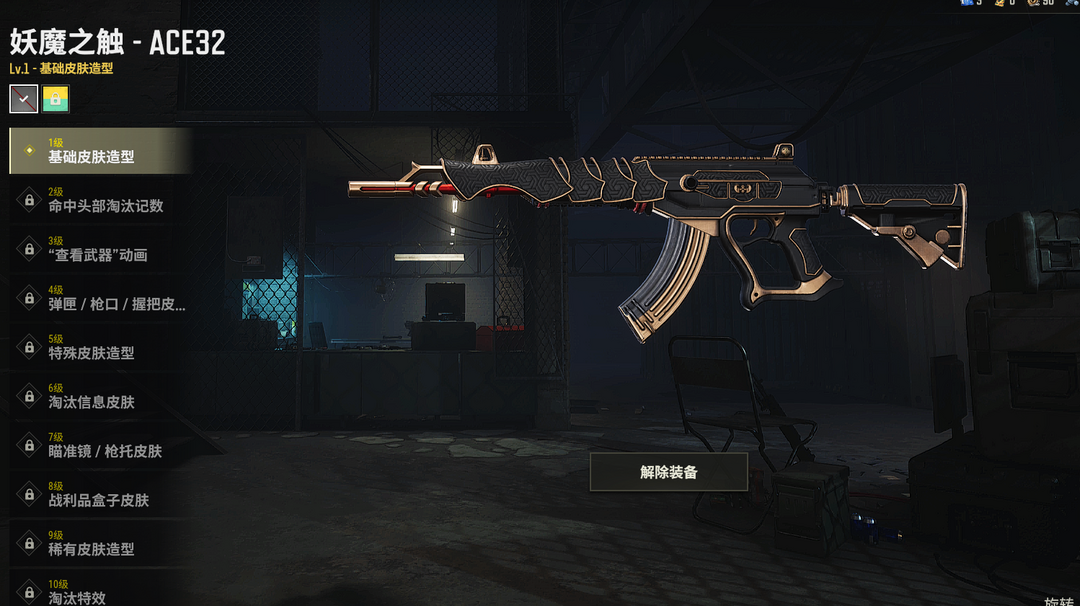Select level 6 淘汰信息皮肤 entry
This screenshot has width=1080, height=606.
100,396
